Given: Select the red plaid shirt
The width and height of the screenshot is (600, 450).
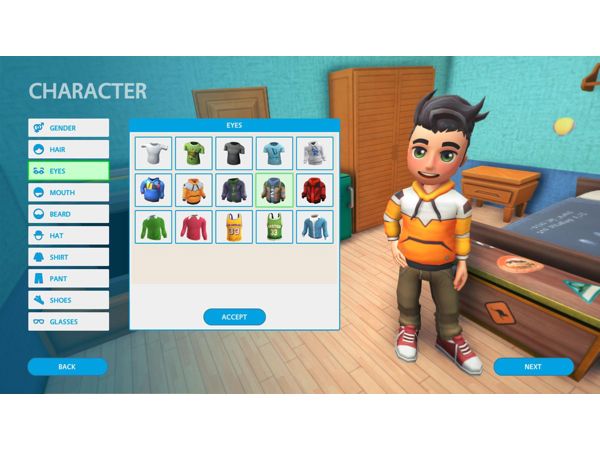Looking at the screenshot, I should pyautogui.click(x=313, y=190).
